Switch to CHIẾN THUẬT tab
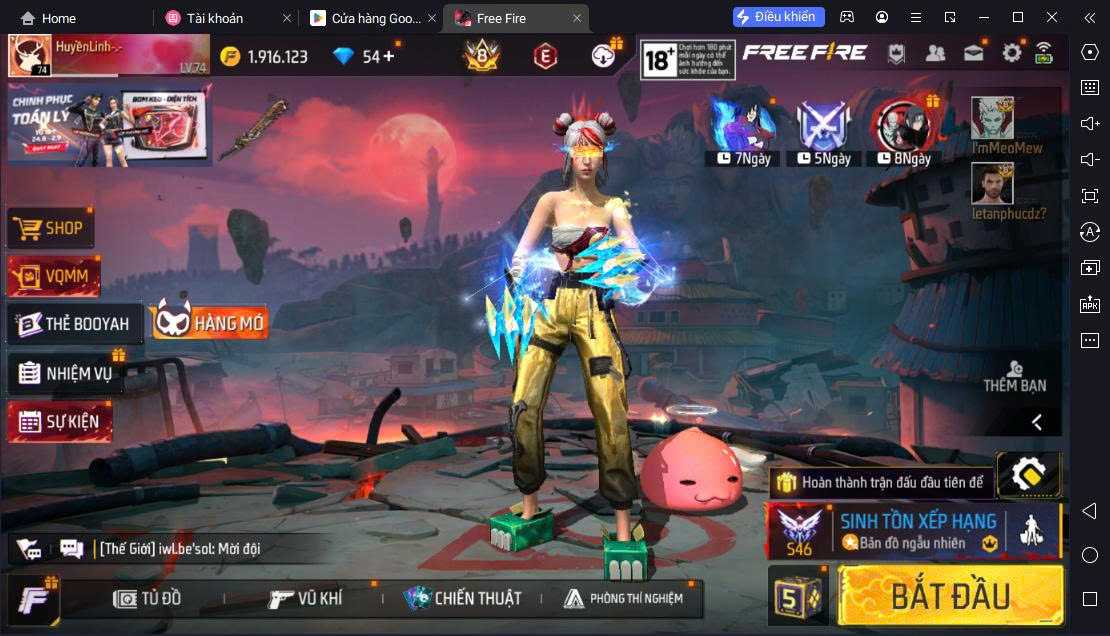The height and width of the screenshot is (636, 1110). click(x=462, y=598)
